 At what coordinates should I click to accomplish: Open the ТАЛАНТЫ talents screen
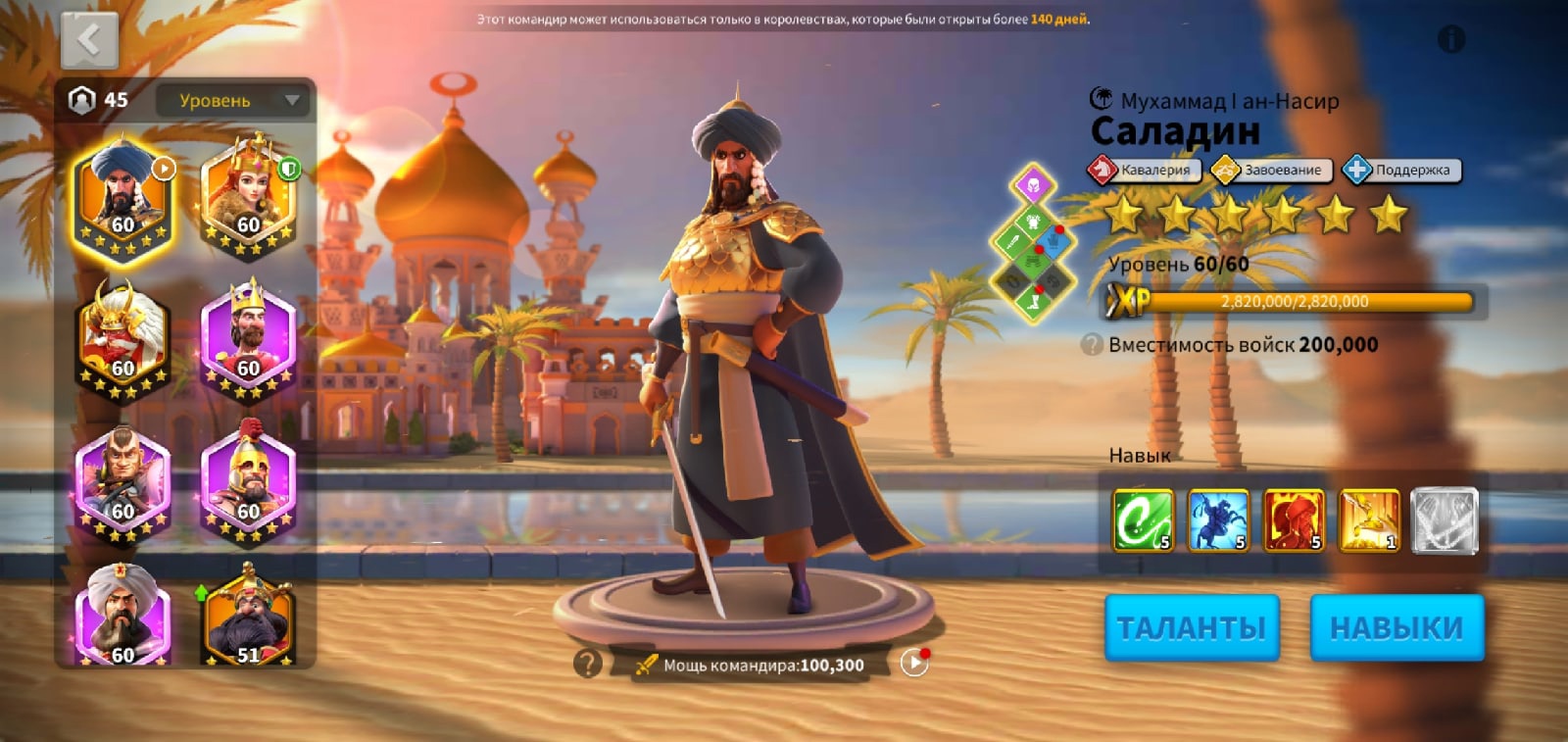(1192, 627)
